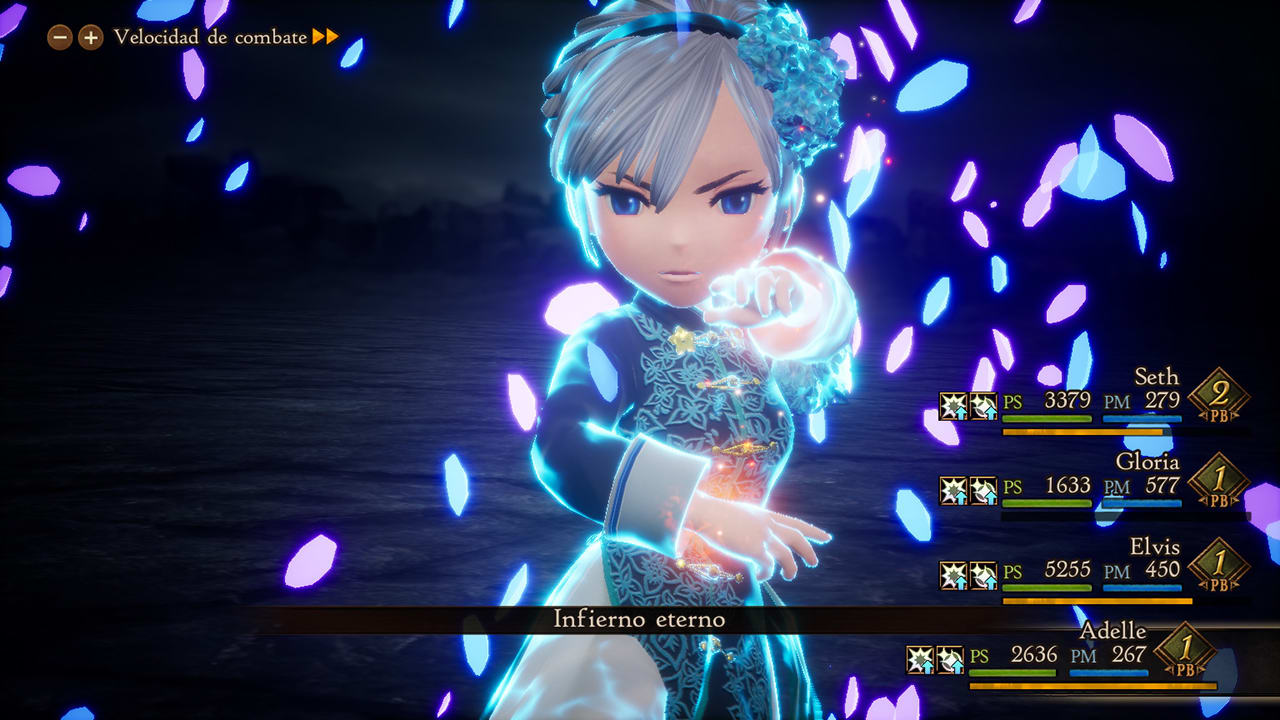View Elvis's starburst buff icon

pos(953,575)
